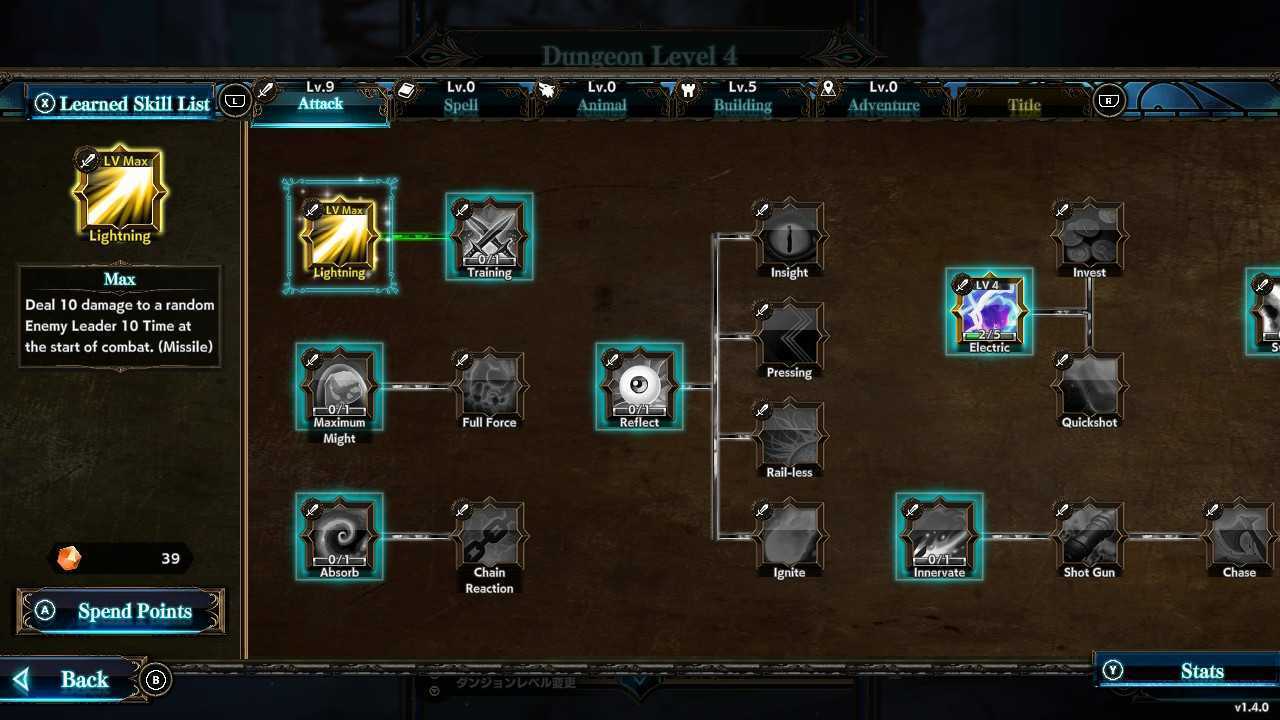This screenshot has height=720, width=1280.
Task: Open the Training skill icon
Action: [488, 235]
